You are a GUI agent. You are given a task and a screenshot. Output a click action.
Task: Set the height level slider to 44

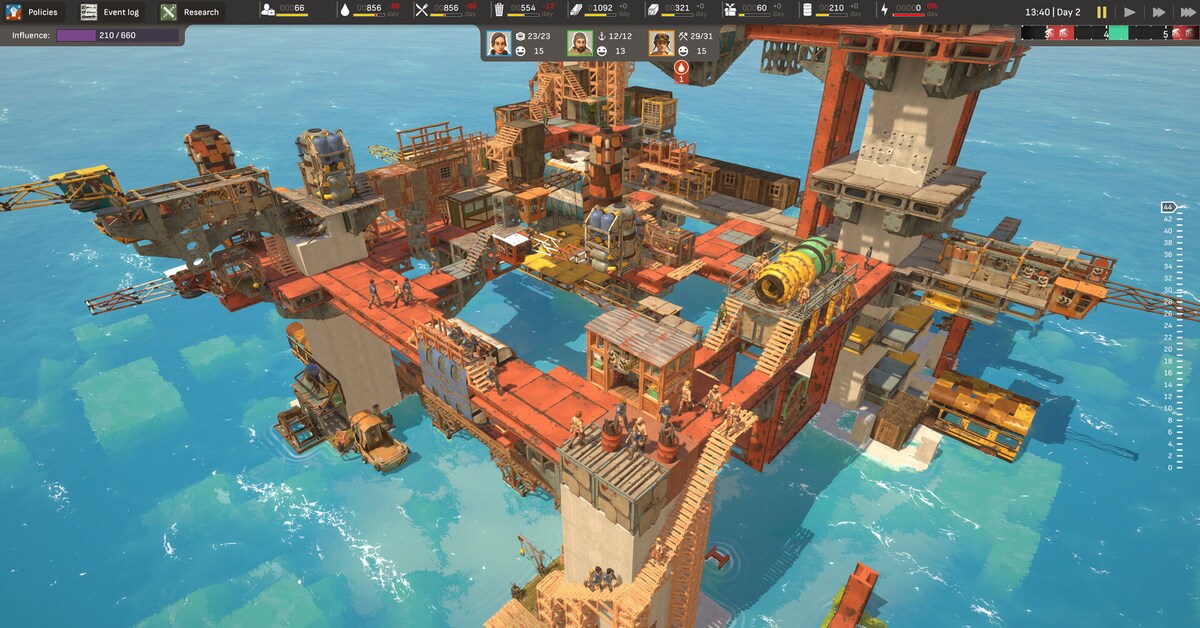point(1167,207)
